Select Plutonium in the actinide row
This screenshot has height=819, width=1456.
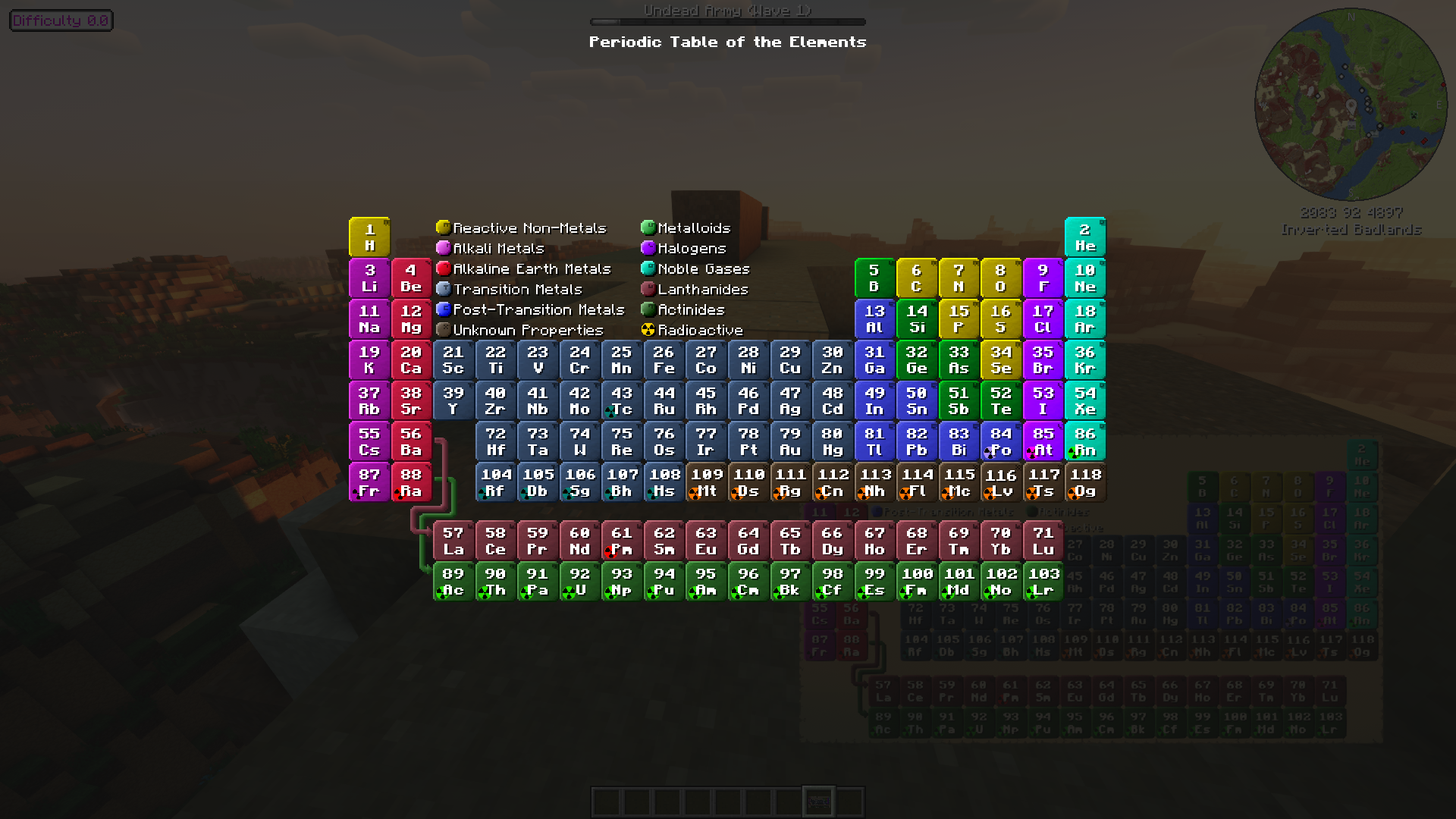click(664, 582)
